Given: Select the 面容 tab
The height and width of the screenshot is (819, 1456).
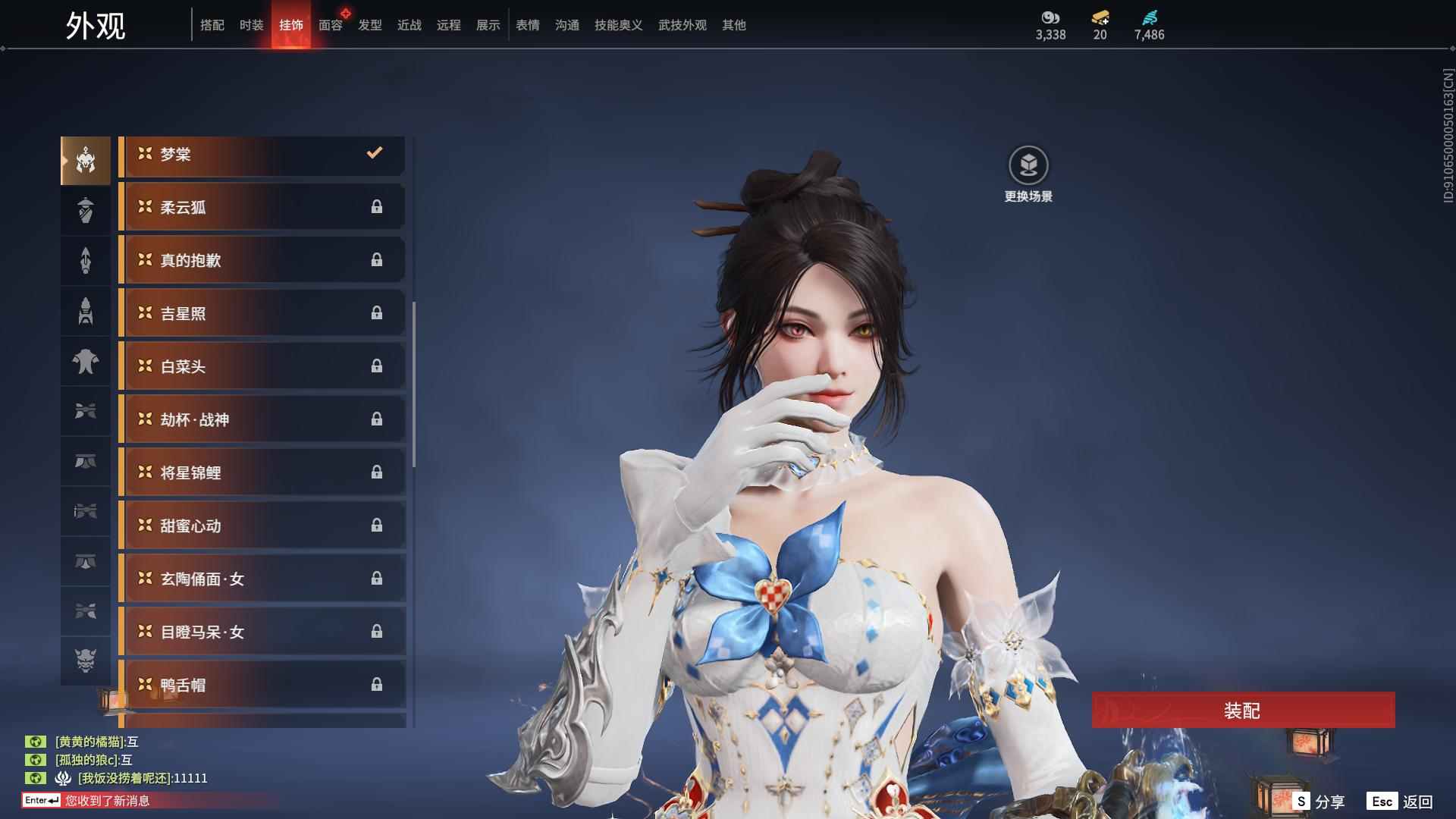Looking at the screenshot, I should [331, 25].
